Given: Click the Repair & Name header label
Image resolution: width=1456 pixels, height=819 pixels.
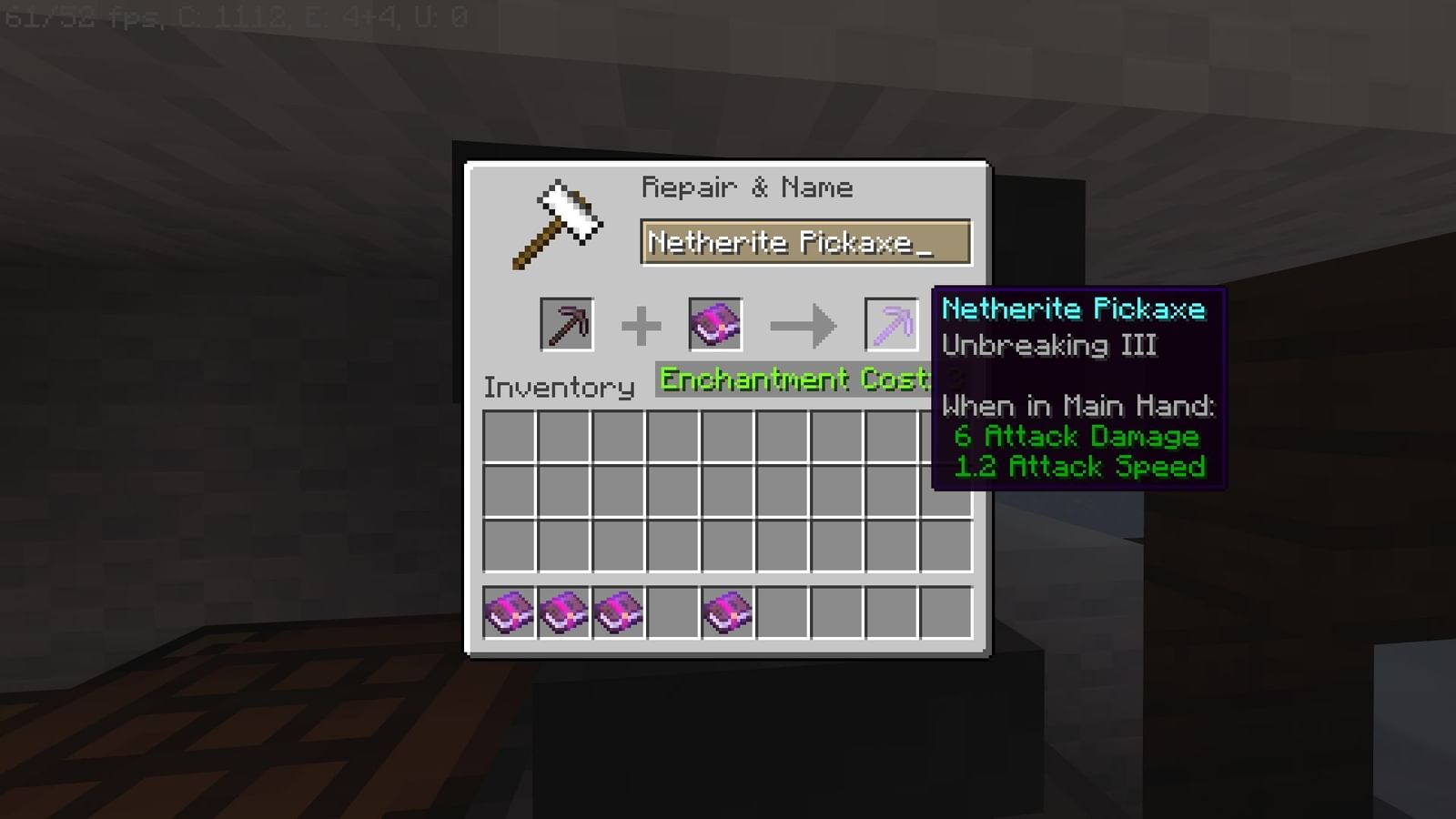Looking at the screenshot, I should pyautogui.click(x=748, y=187).
